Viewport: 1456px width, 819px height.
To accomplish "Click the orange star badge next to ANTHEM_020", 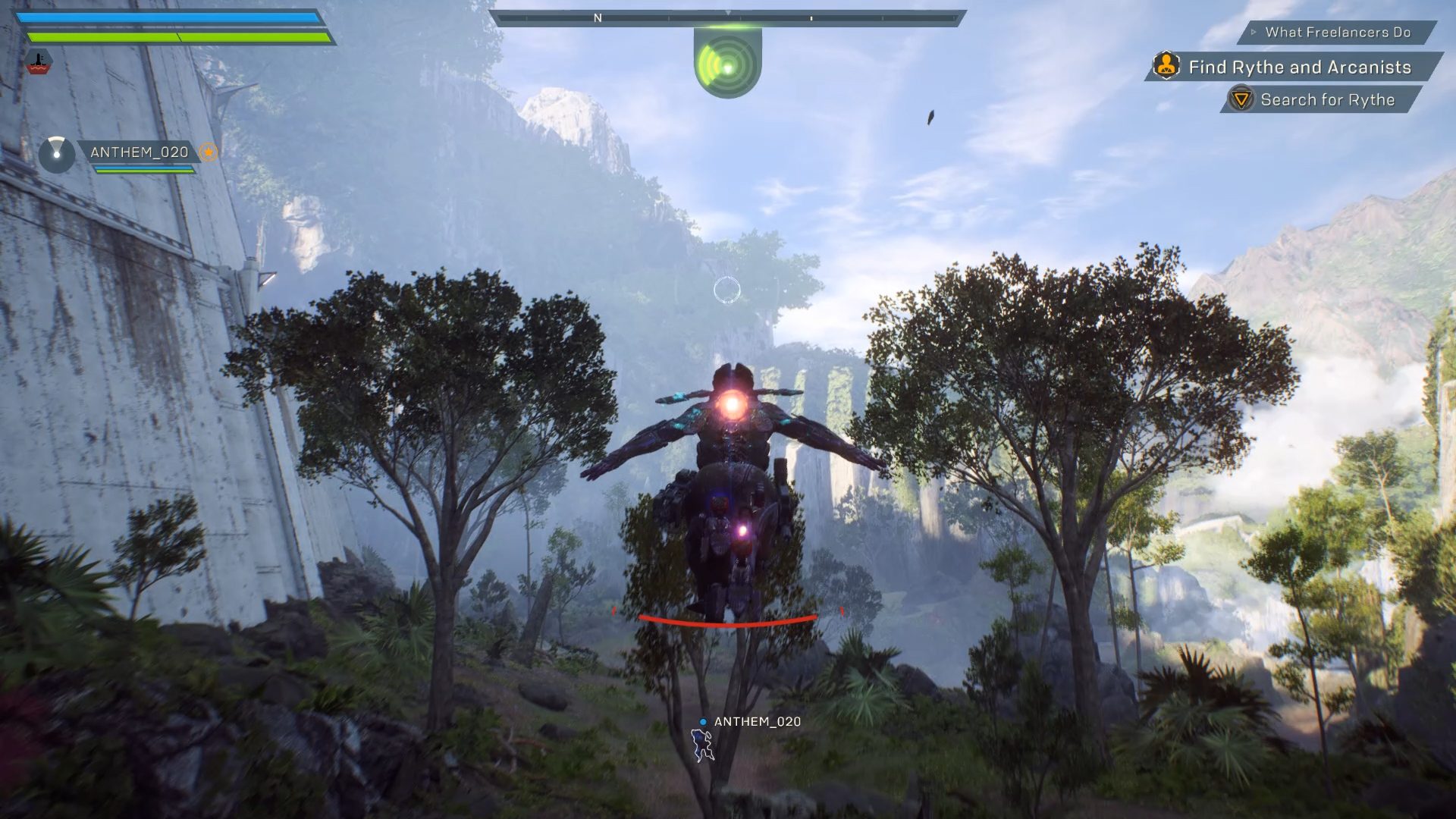I will point(208,152).
